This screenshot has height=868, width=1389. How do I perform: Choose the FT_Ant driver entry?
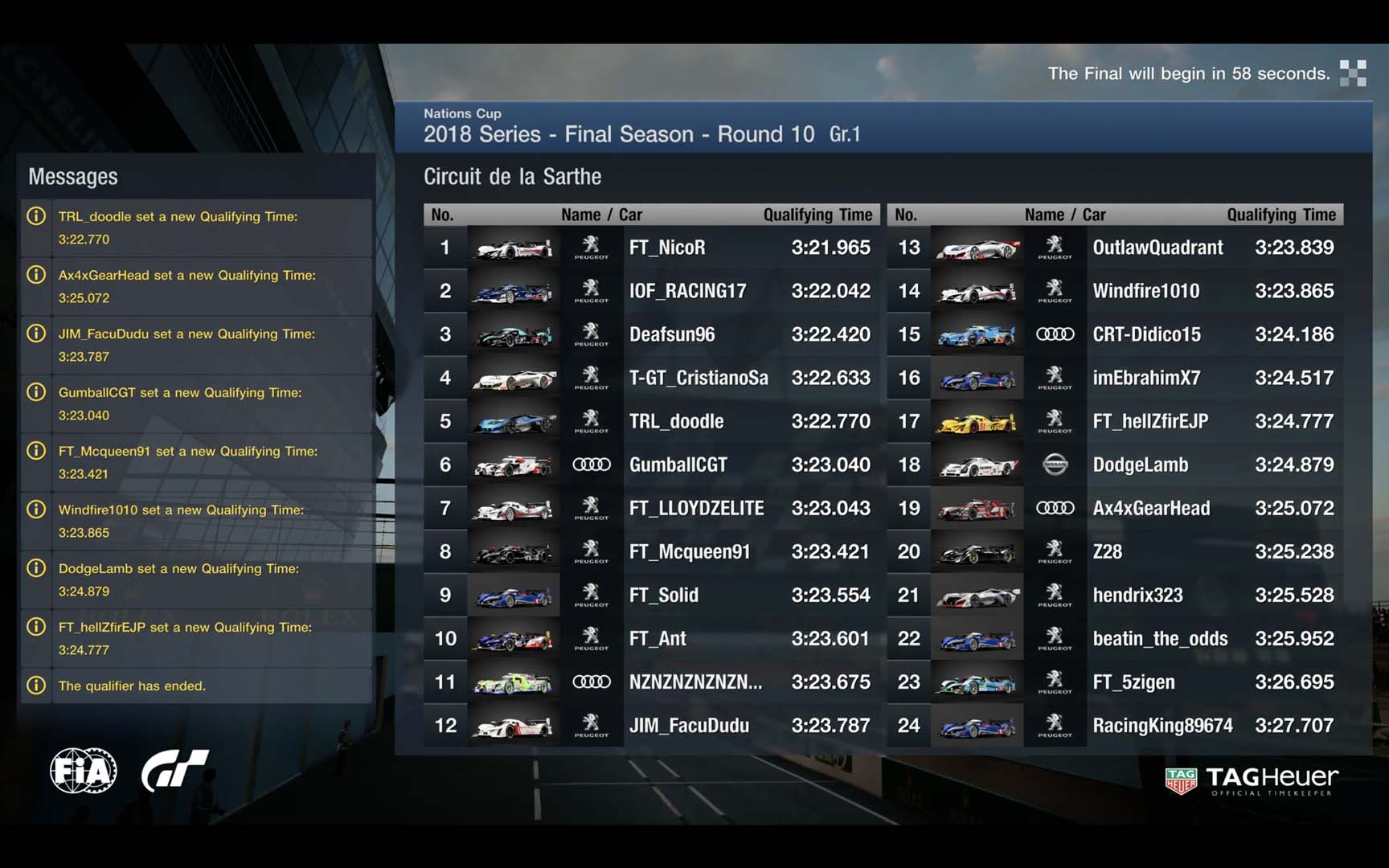click(658, 638)
